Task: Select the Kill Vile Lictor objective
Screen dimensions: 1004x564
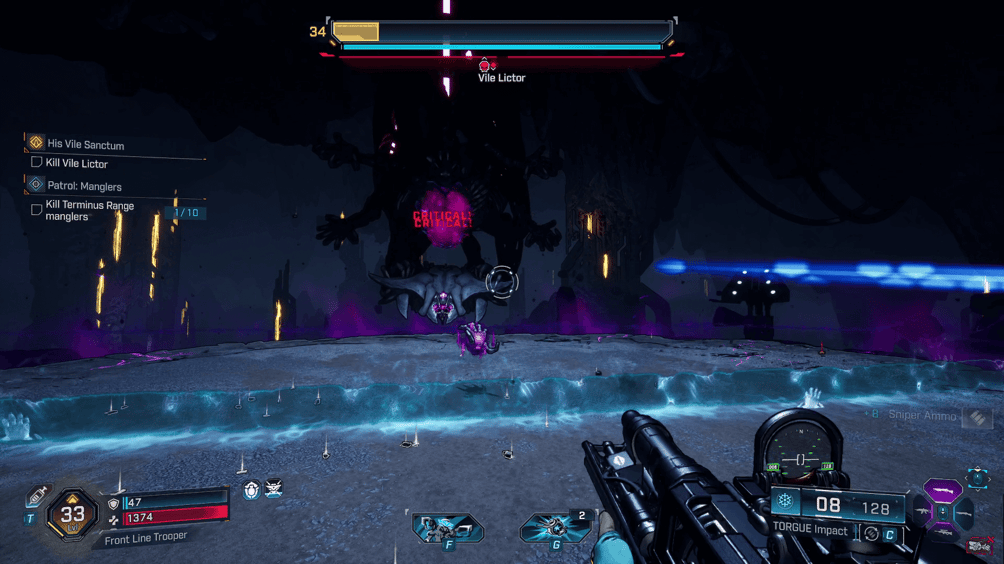Action: [76, 163]
